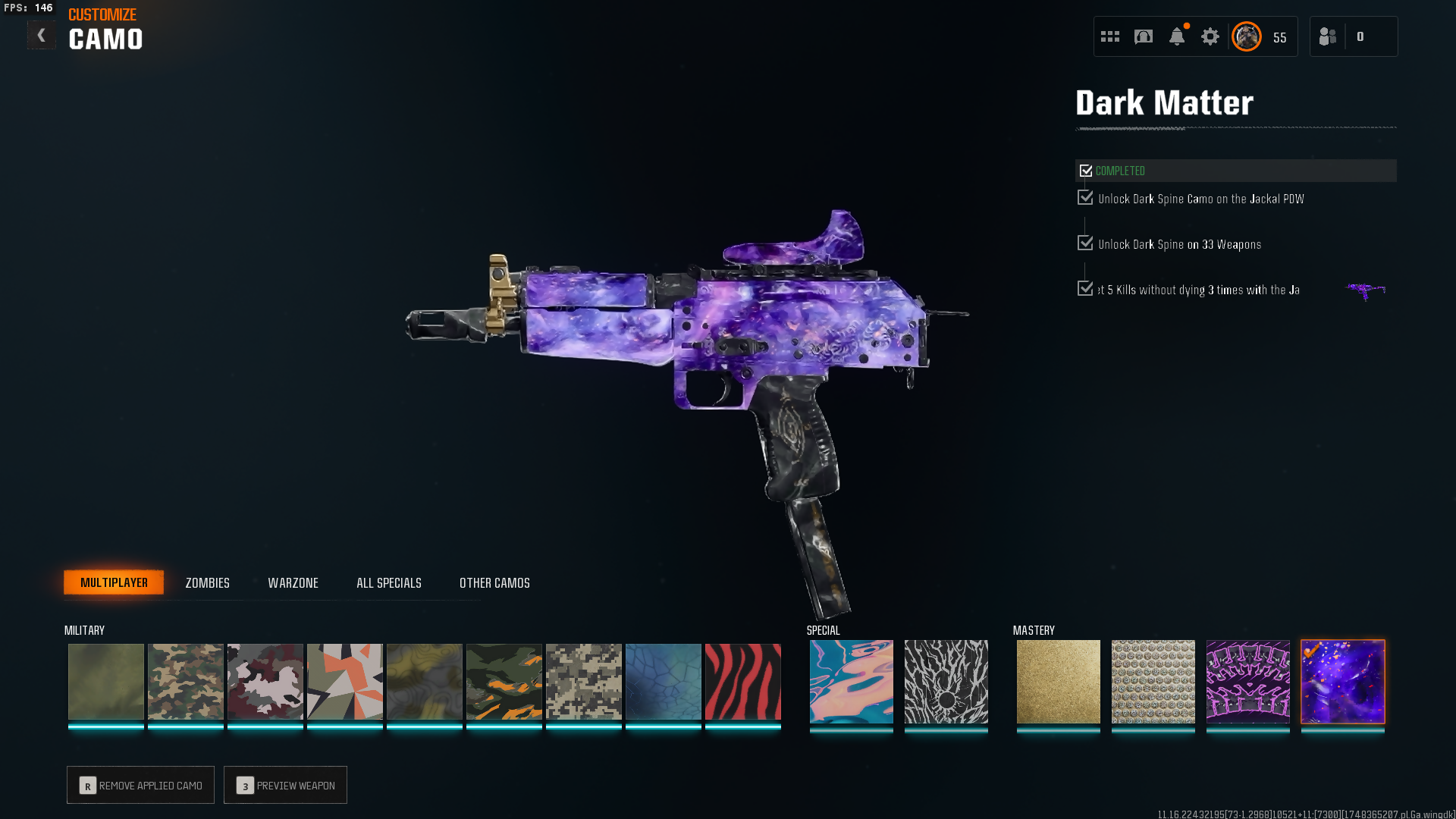
Task: Select the red tiger stripe camo
Action: click(742, 682)
